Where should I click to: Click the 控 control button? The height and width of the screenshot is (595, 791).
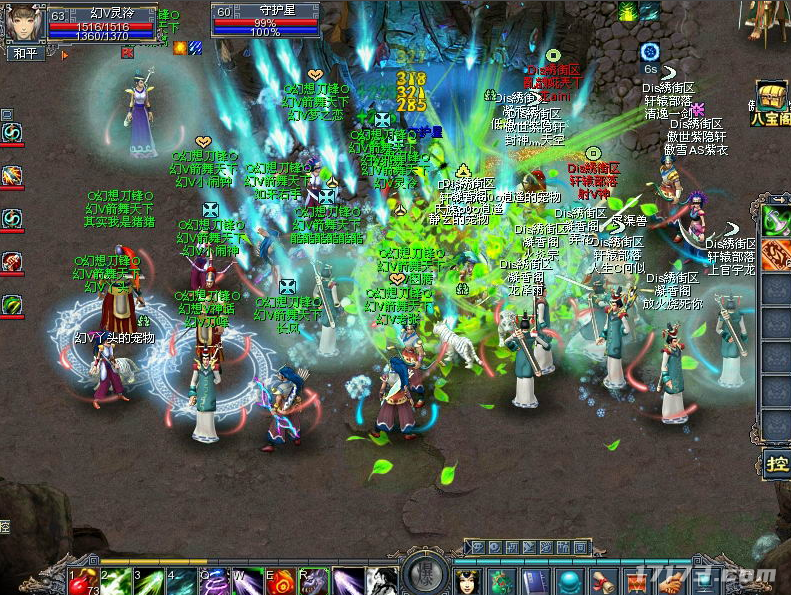tap(777, 464)
